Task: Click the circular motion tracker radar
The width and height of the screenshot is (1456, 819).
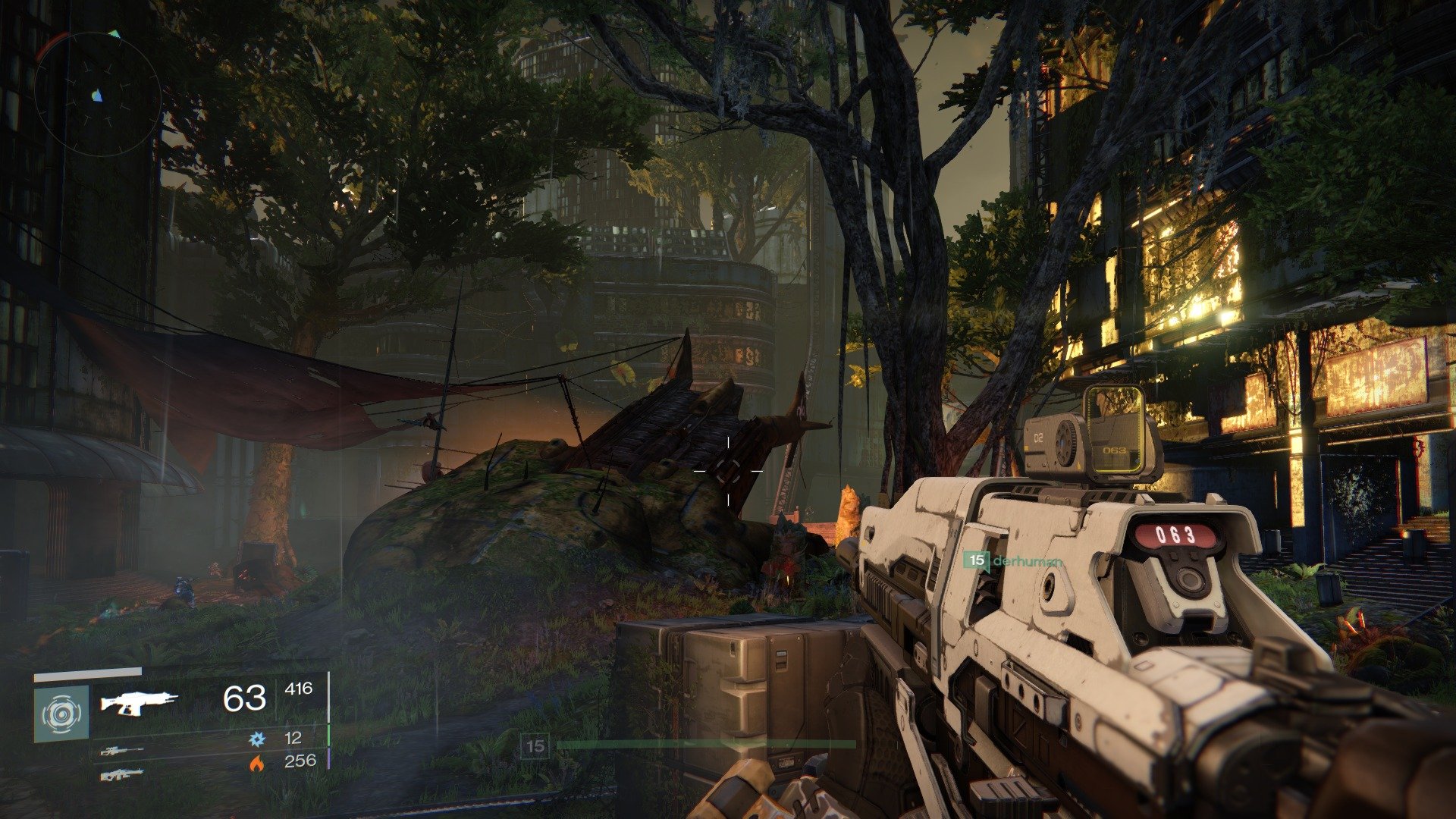Action: coord(97,94)
